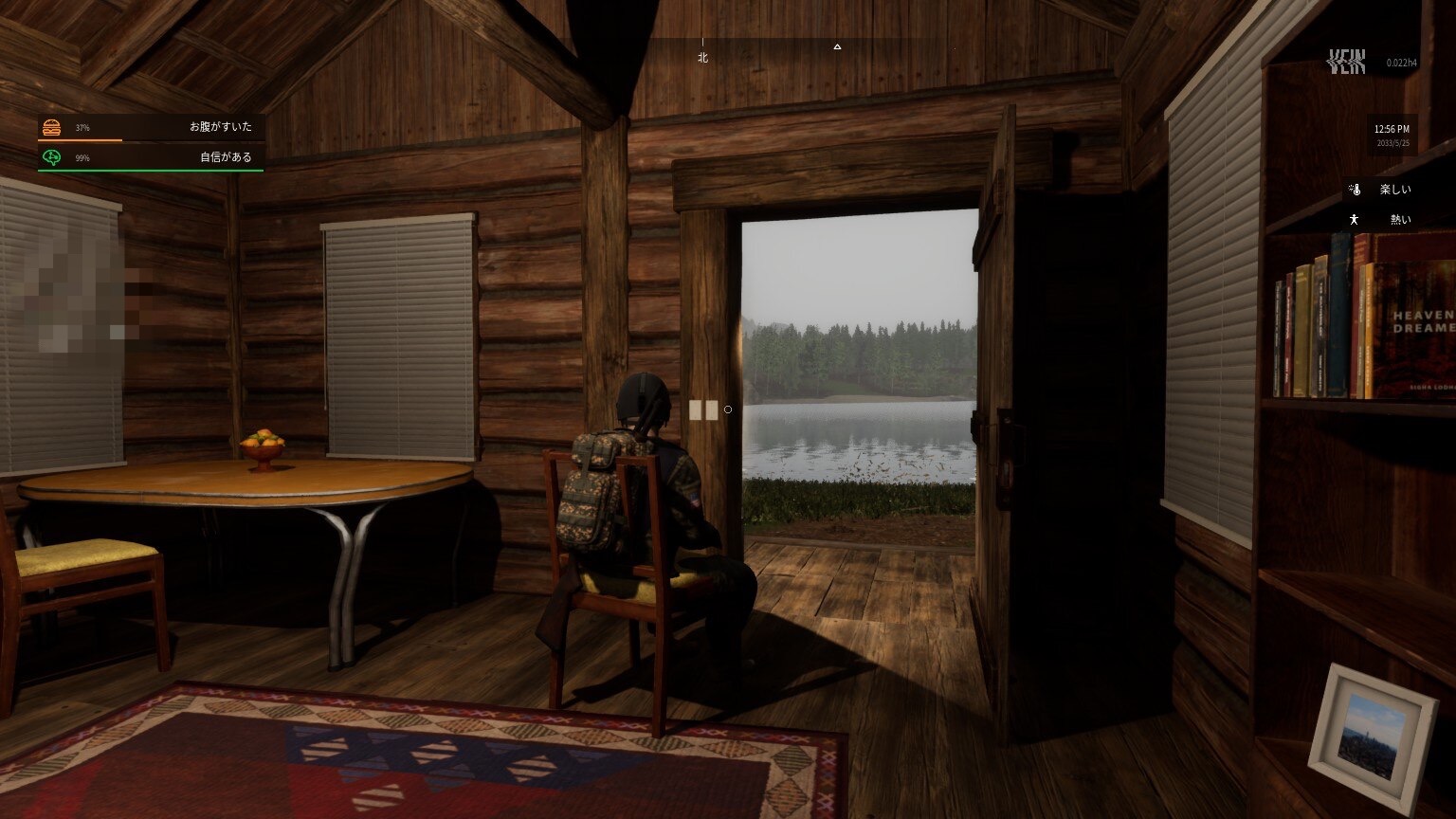The height and width of the screenshot is (819, 1456).
Task: Click the north 北 compass marker
Action: (x=702, y=57)
